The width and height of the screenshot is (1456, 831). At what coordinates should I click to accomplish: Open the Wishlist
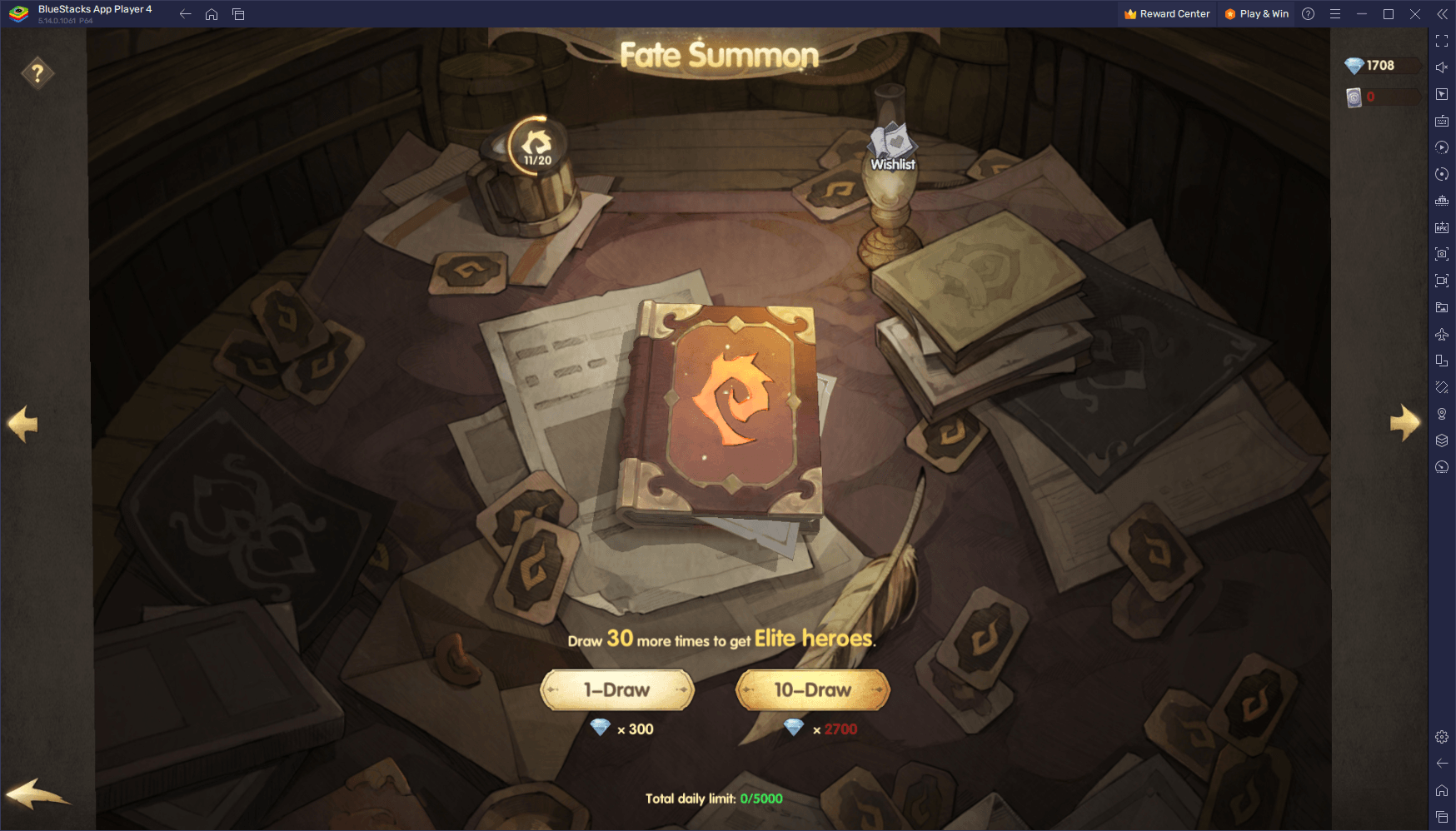coord(892,148)
